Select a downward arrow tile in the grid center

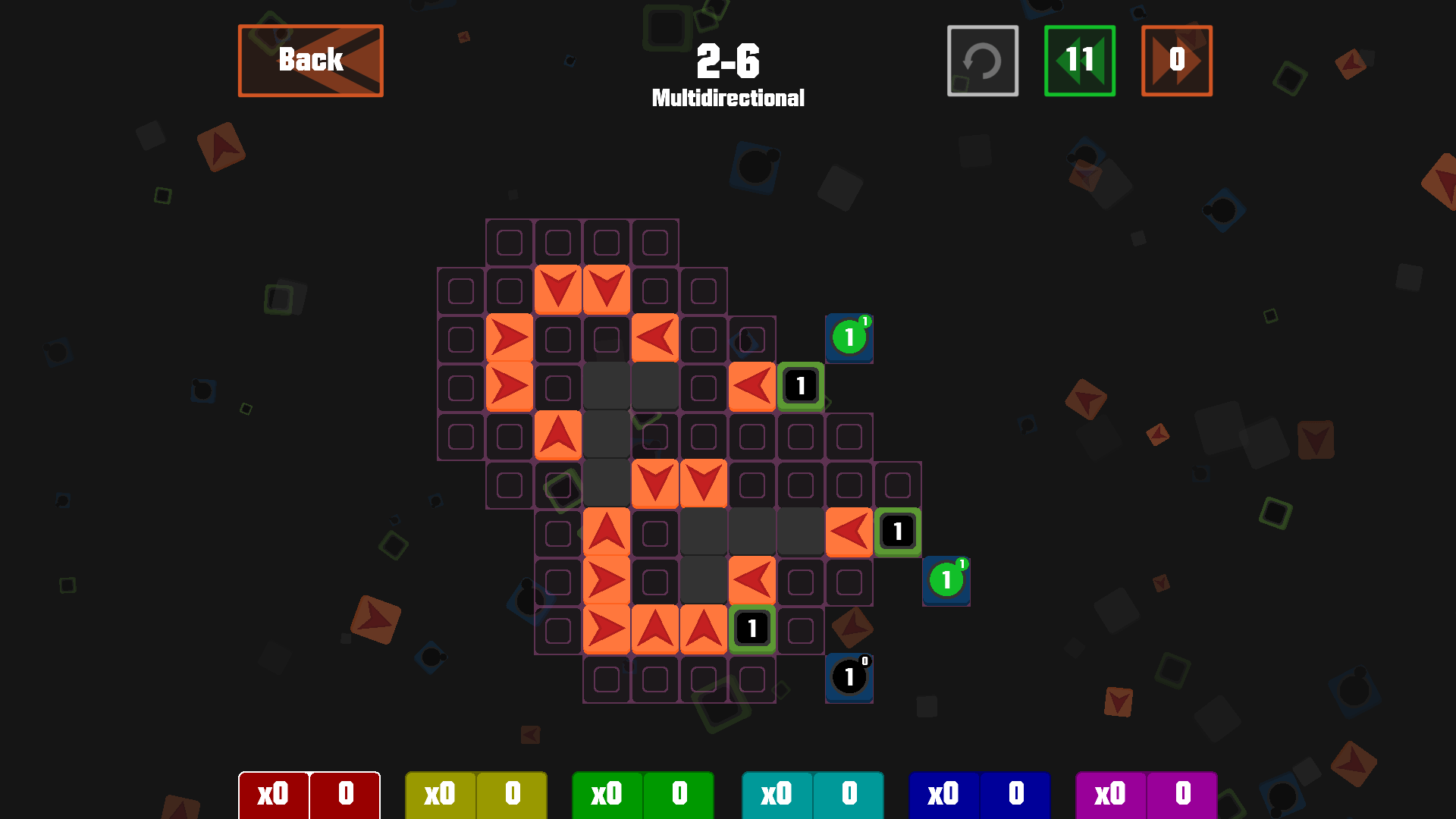tap(655, 483)
